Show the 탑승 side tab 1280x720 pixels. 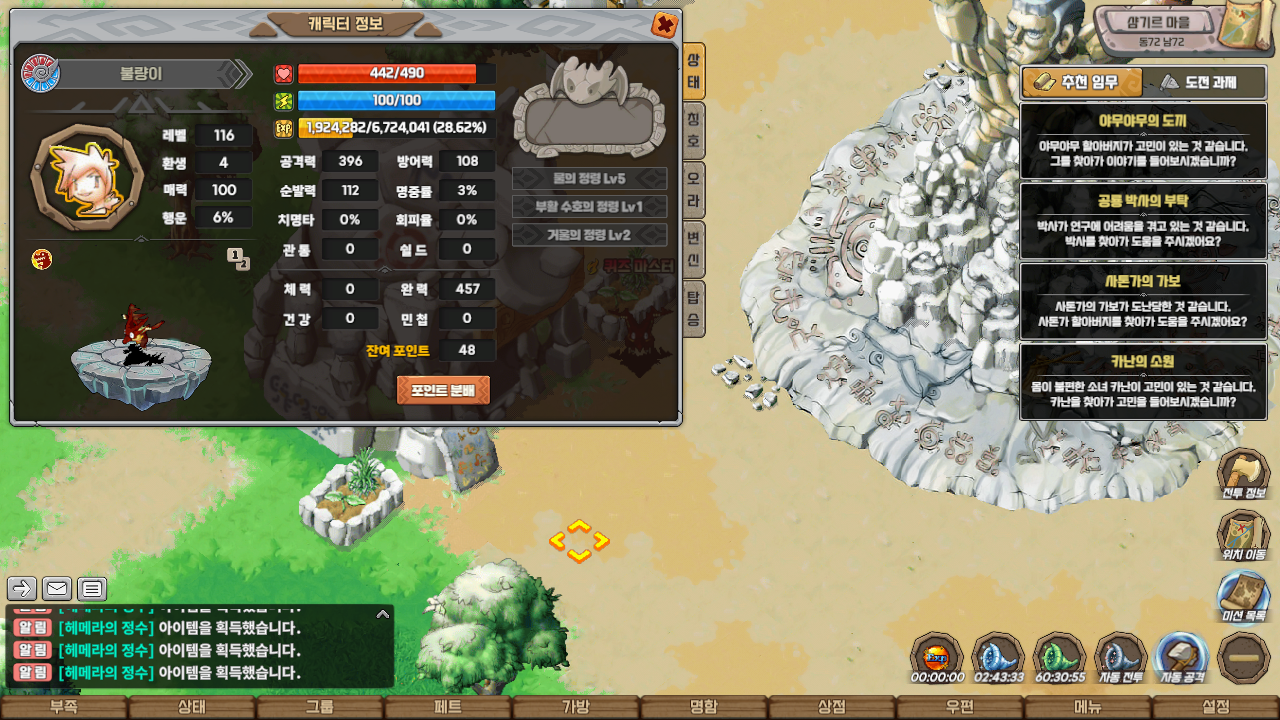694,309
